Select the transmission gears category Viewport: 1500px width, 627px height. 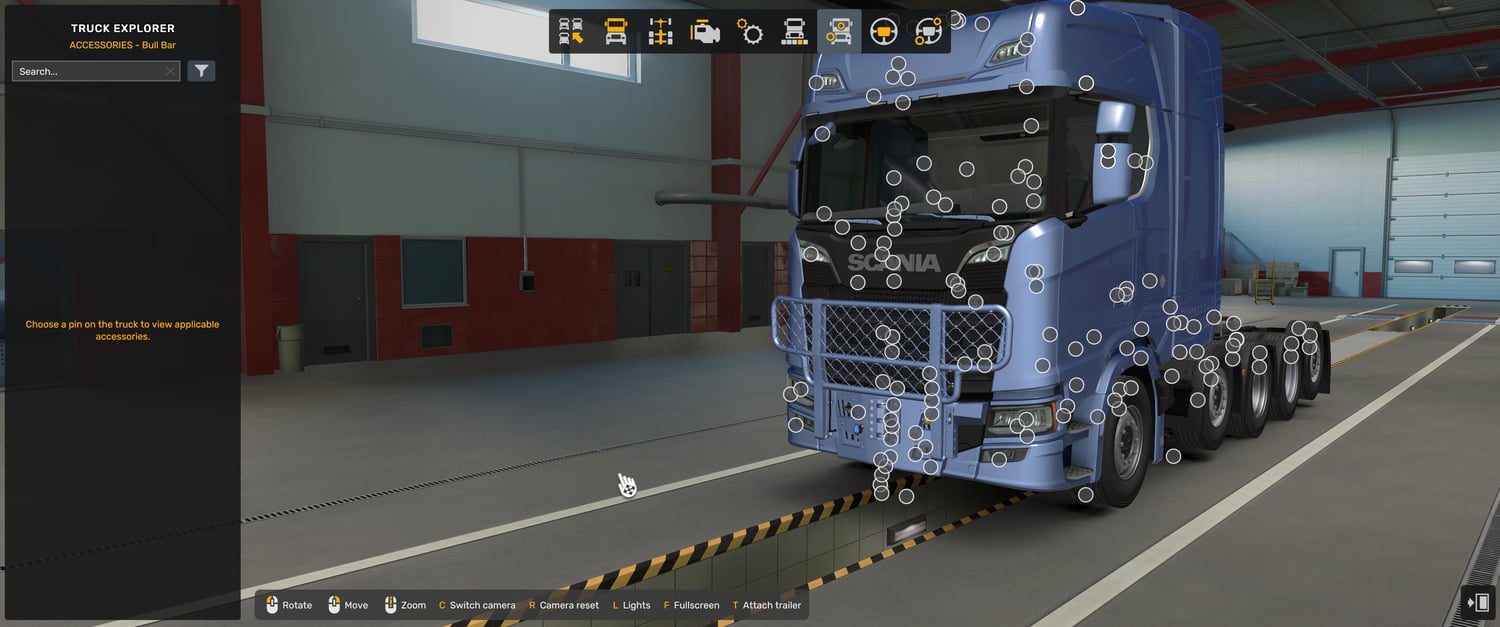click(750, 32)
